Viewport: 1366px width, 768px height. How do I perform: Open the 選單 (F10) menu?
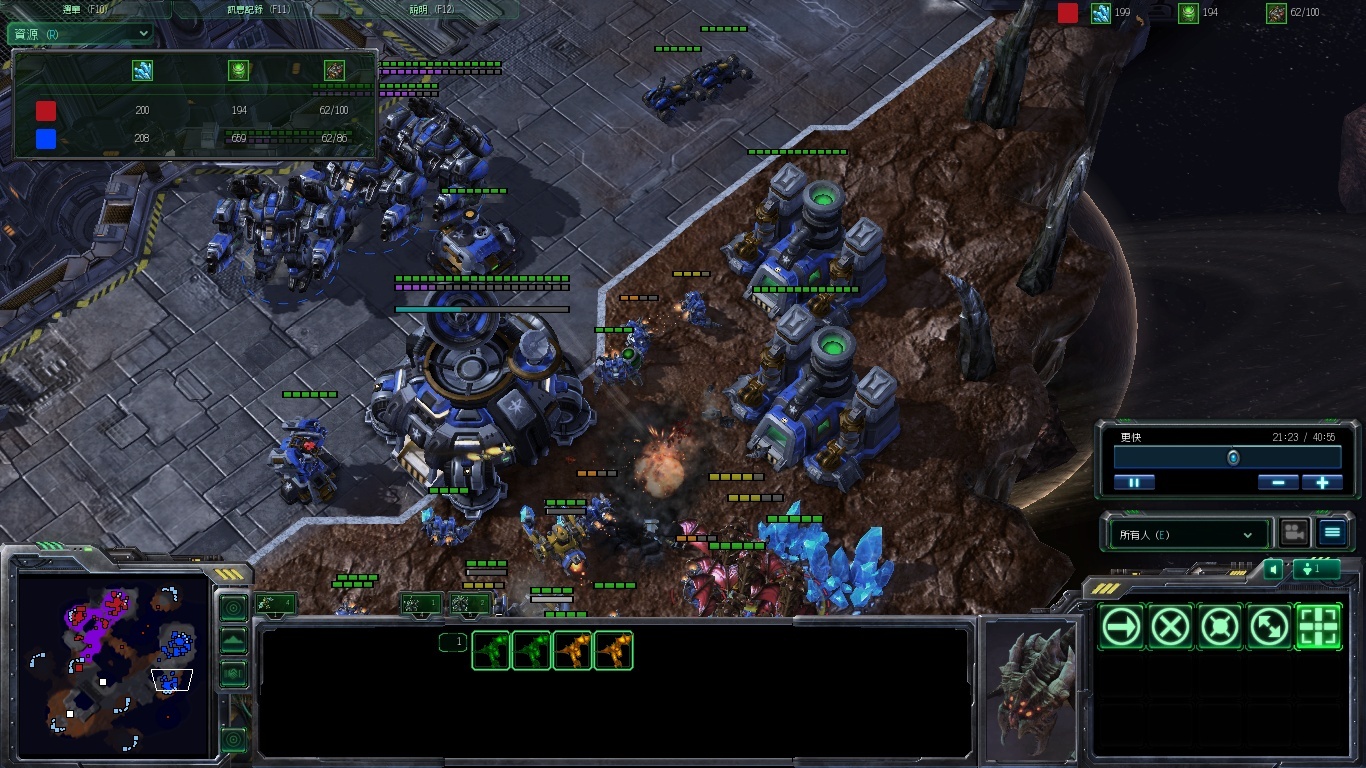click(x=84, y=9)
